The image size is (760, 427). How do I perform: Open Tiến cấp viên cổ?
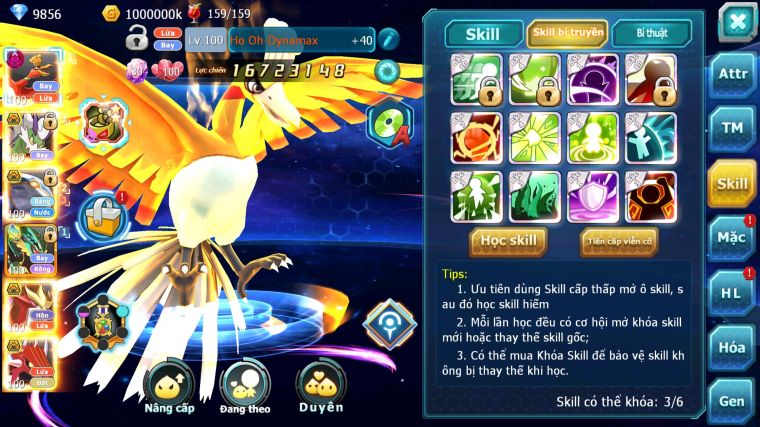pos(619,240)
